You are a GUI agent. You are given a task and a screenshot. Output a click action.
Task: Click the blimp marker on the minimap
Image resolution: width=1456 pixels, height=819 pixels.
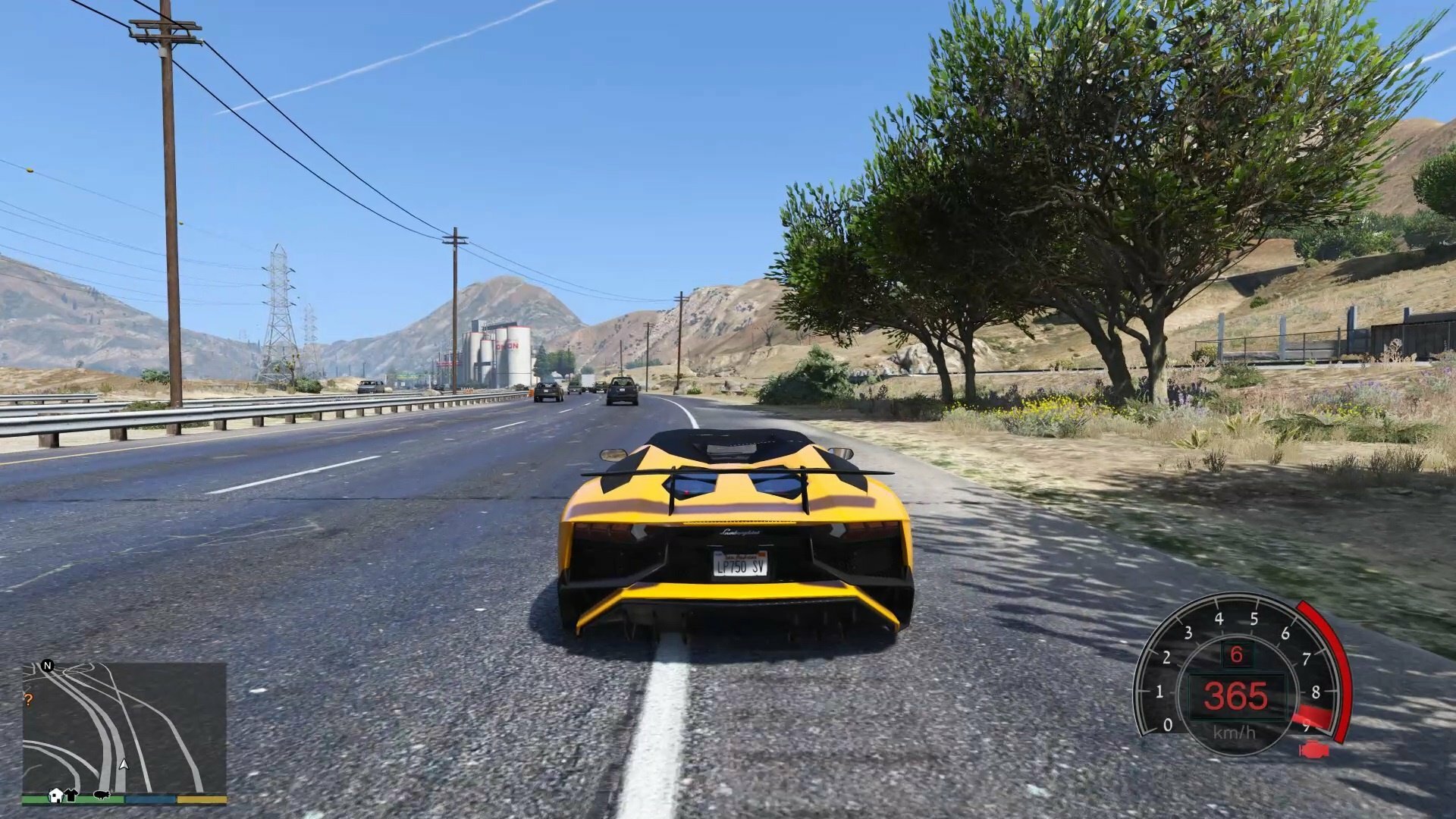point(102,795)
